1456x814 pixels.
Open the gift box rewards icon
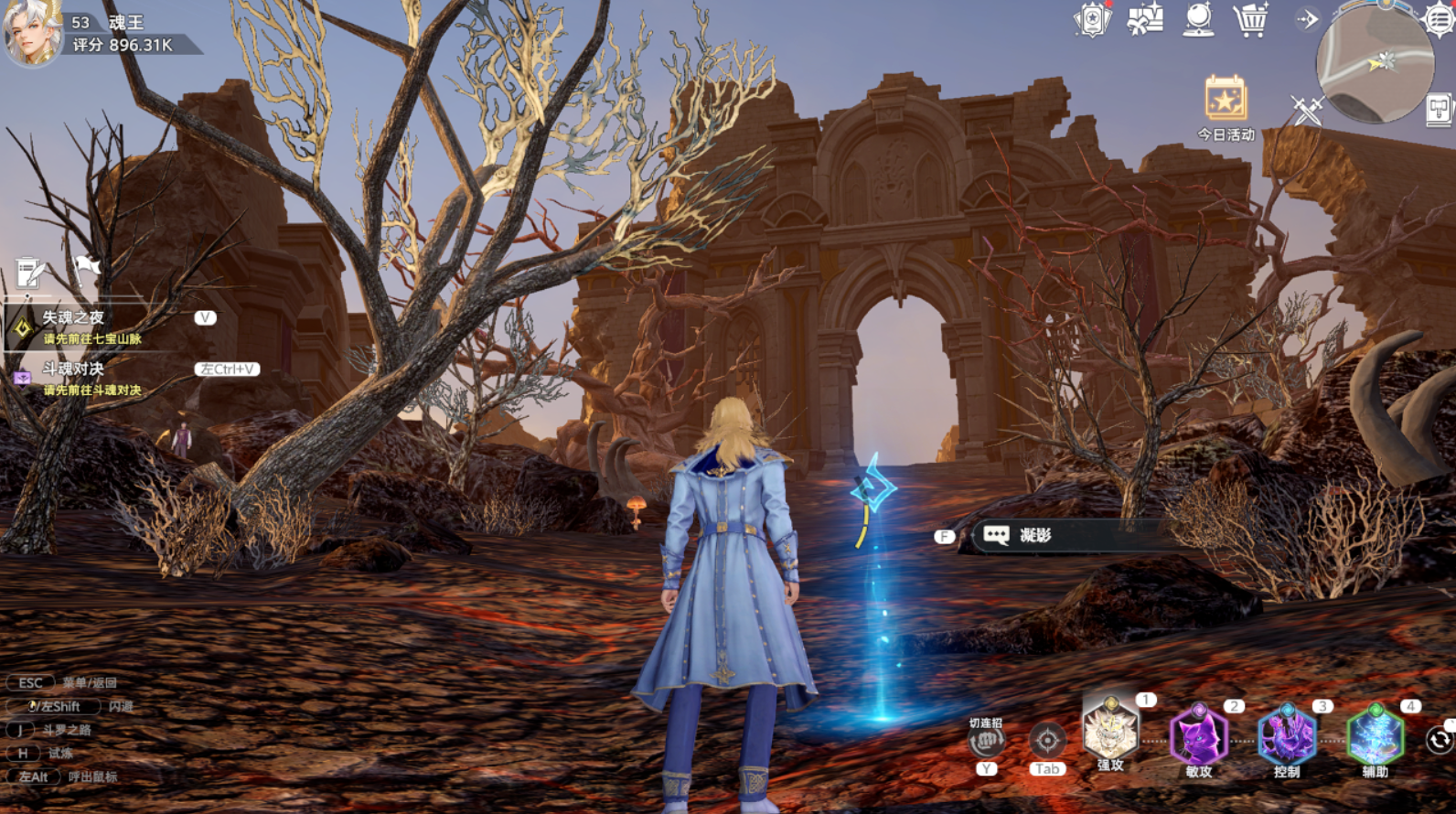pos(1145,19)
